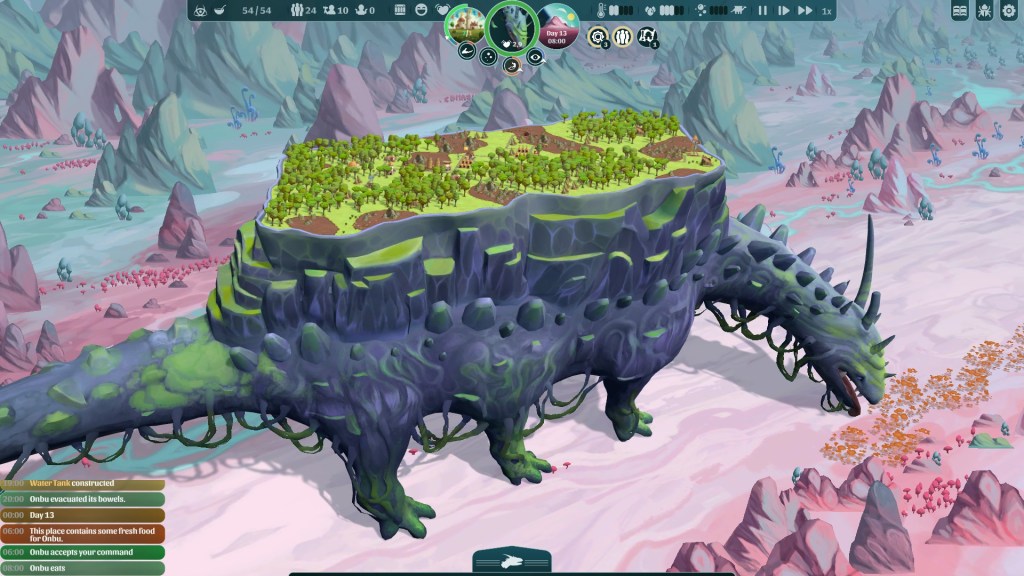Expand the Onbu tab at bottom
1024x576 pixels.
tap(511, 562)
